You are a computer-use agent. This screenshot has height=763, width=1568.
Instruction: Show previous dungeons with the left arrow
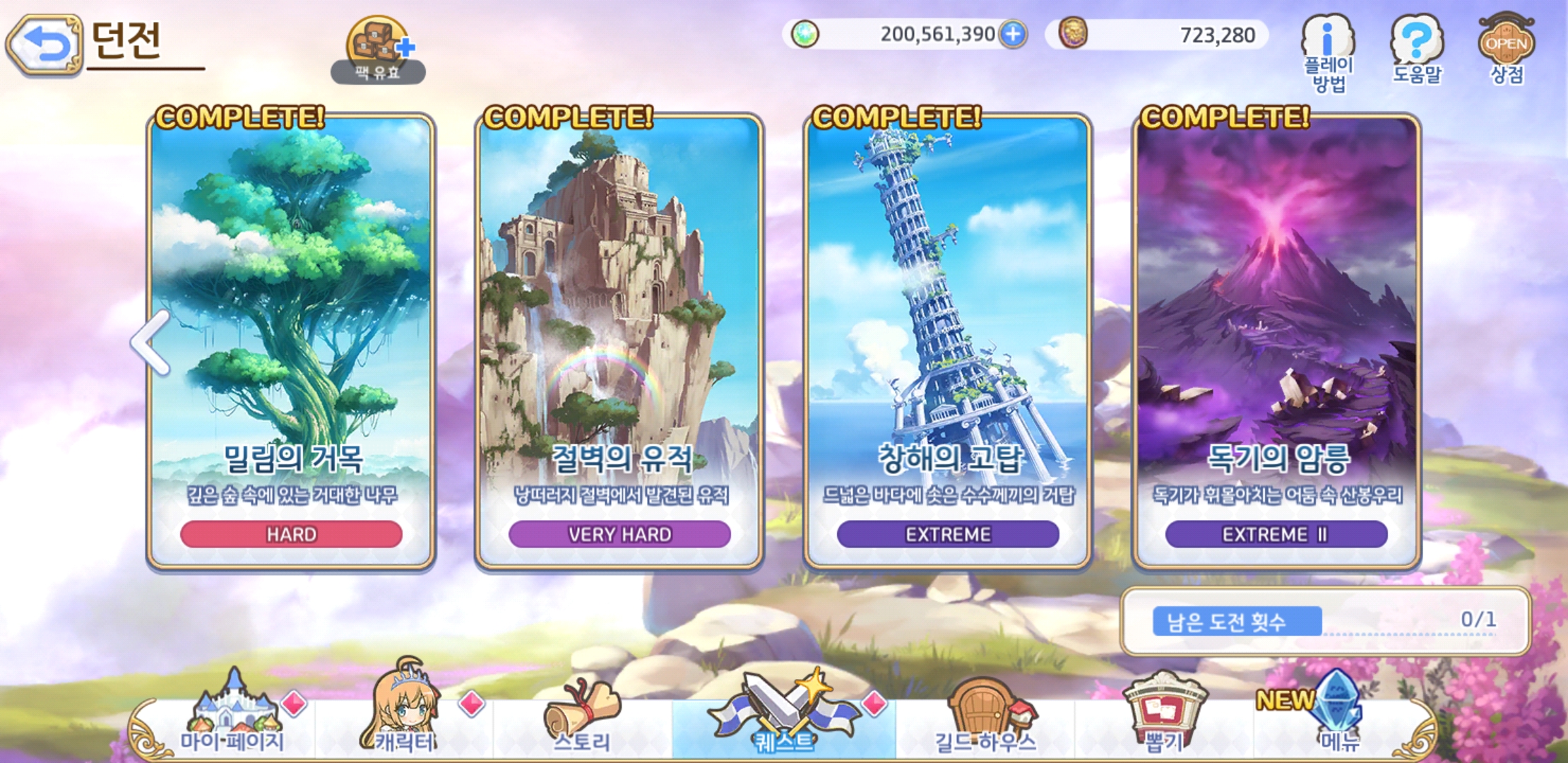151,342
